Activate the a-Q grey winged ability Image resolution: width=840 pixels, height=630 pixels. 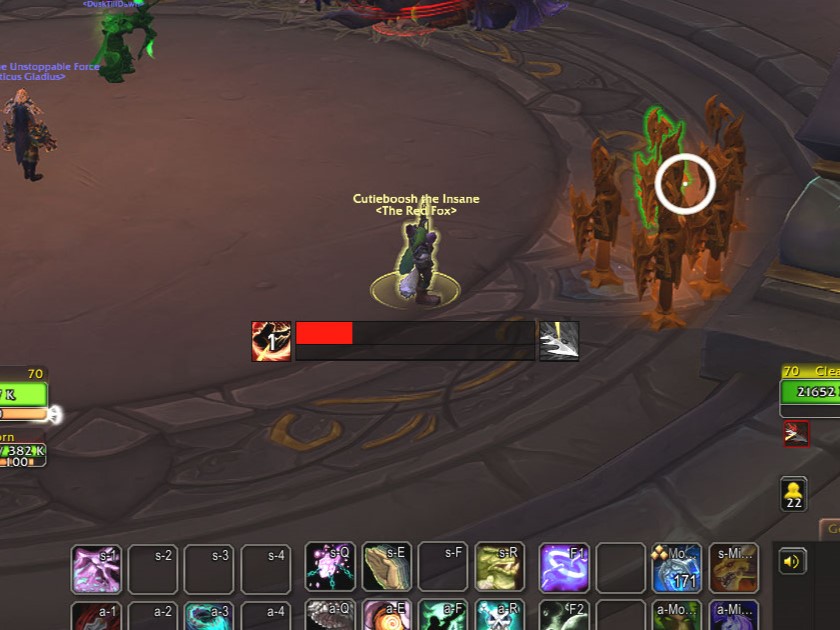330,616
